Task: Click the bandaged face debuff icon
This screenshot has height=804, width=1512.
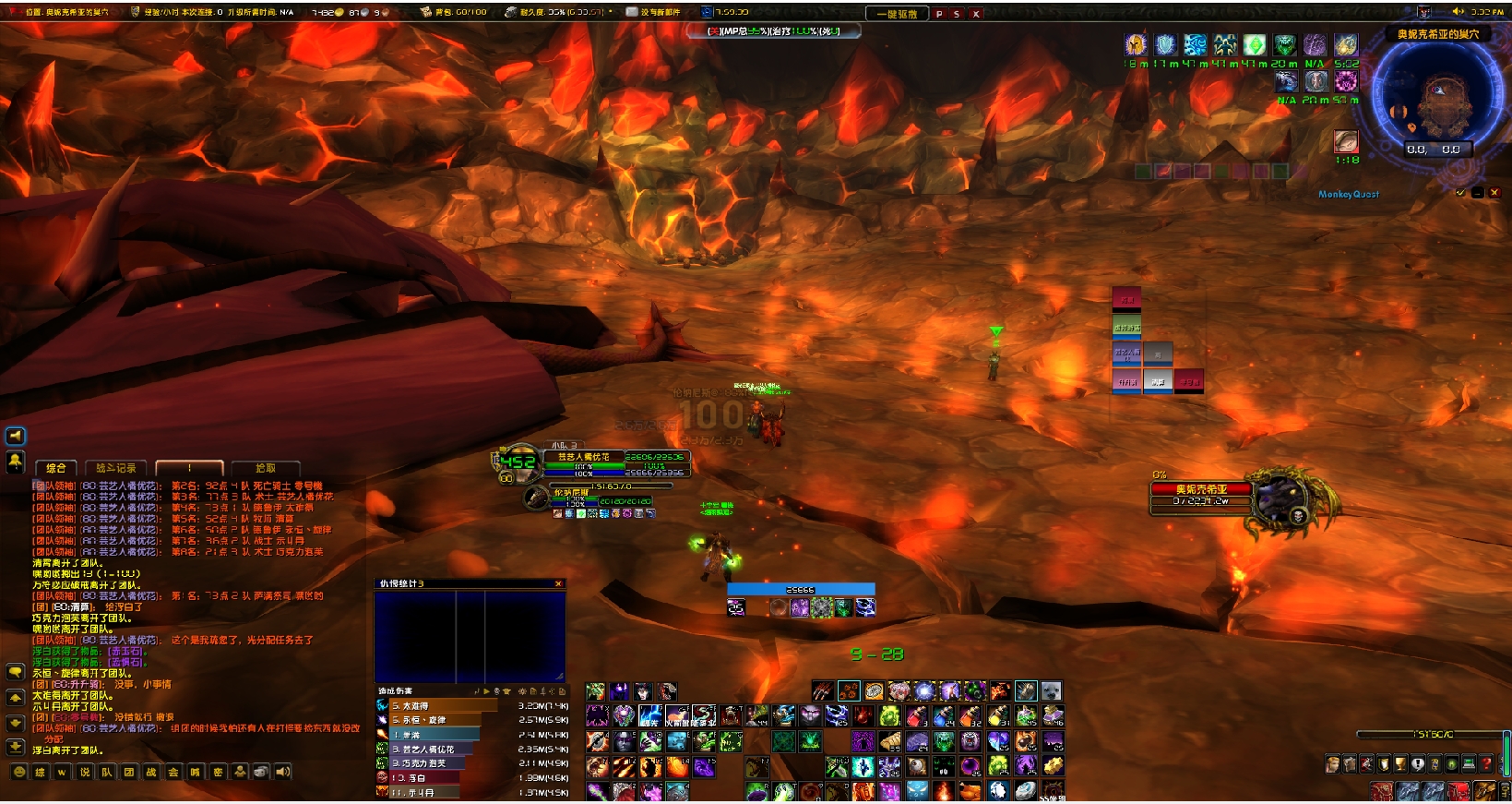Action: coord(1346,141)
